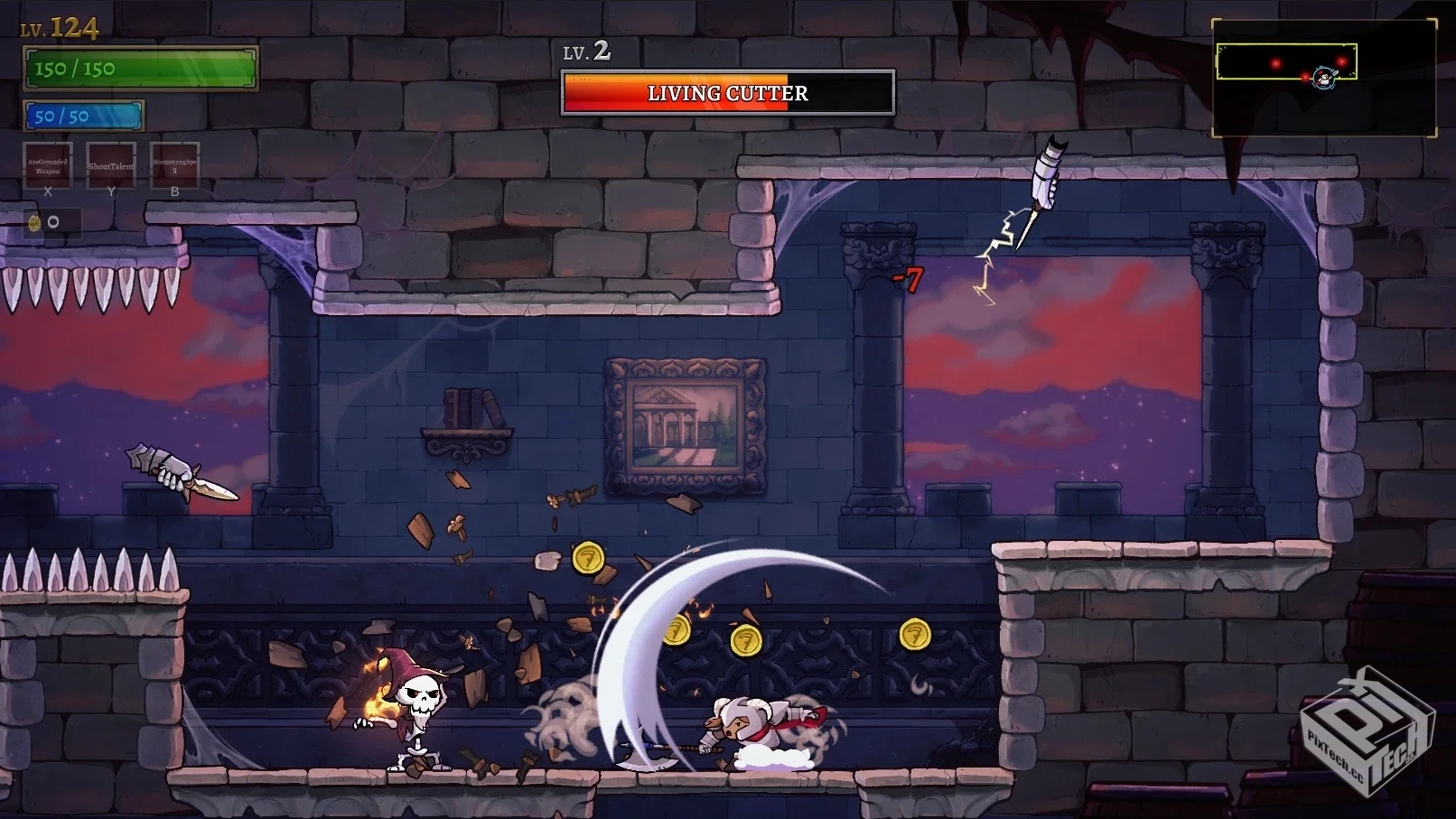Select the AxeGrounded Weapon ability slot
The height and width of the screenshot is (819, 1456).
pos(48,165)
